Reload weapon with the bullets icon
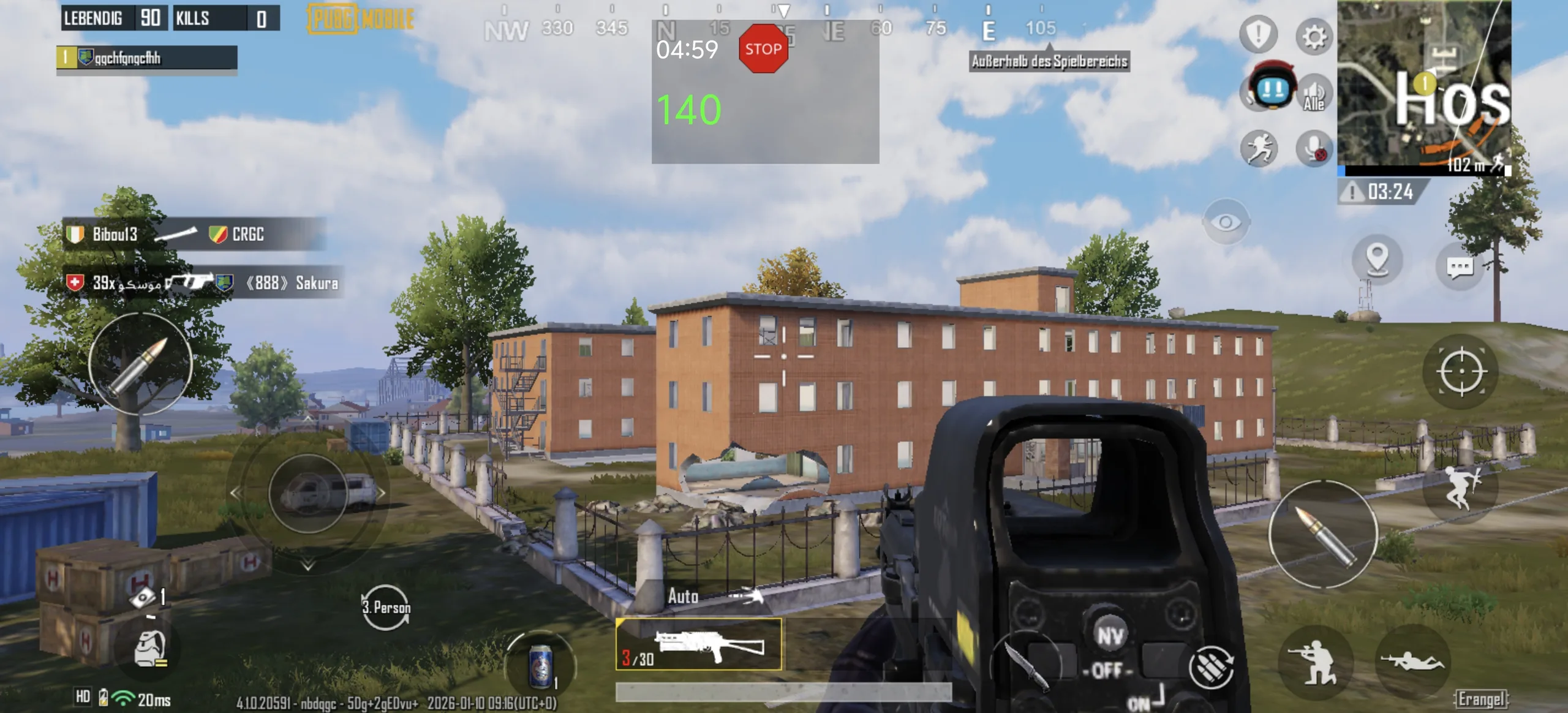 pyautogui.click(x=1211, y=666)
